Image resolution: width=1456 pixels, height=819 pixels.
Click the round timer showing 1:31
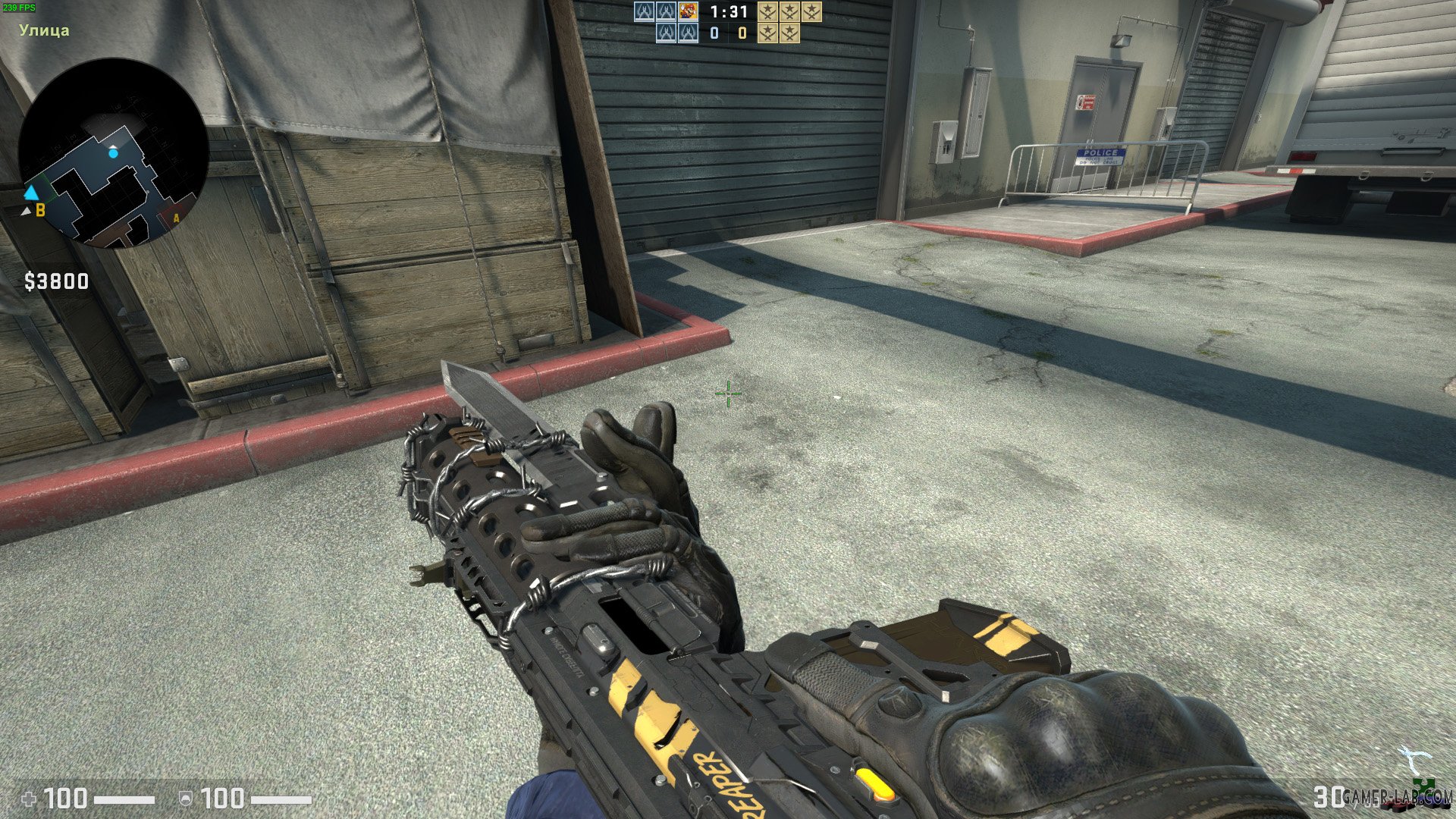coord(728,13)
